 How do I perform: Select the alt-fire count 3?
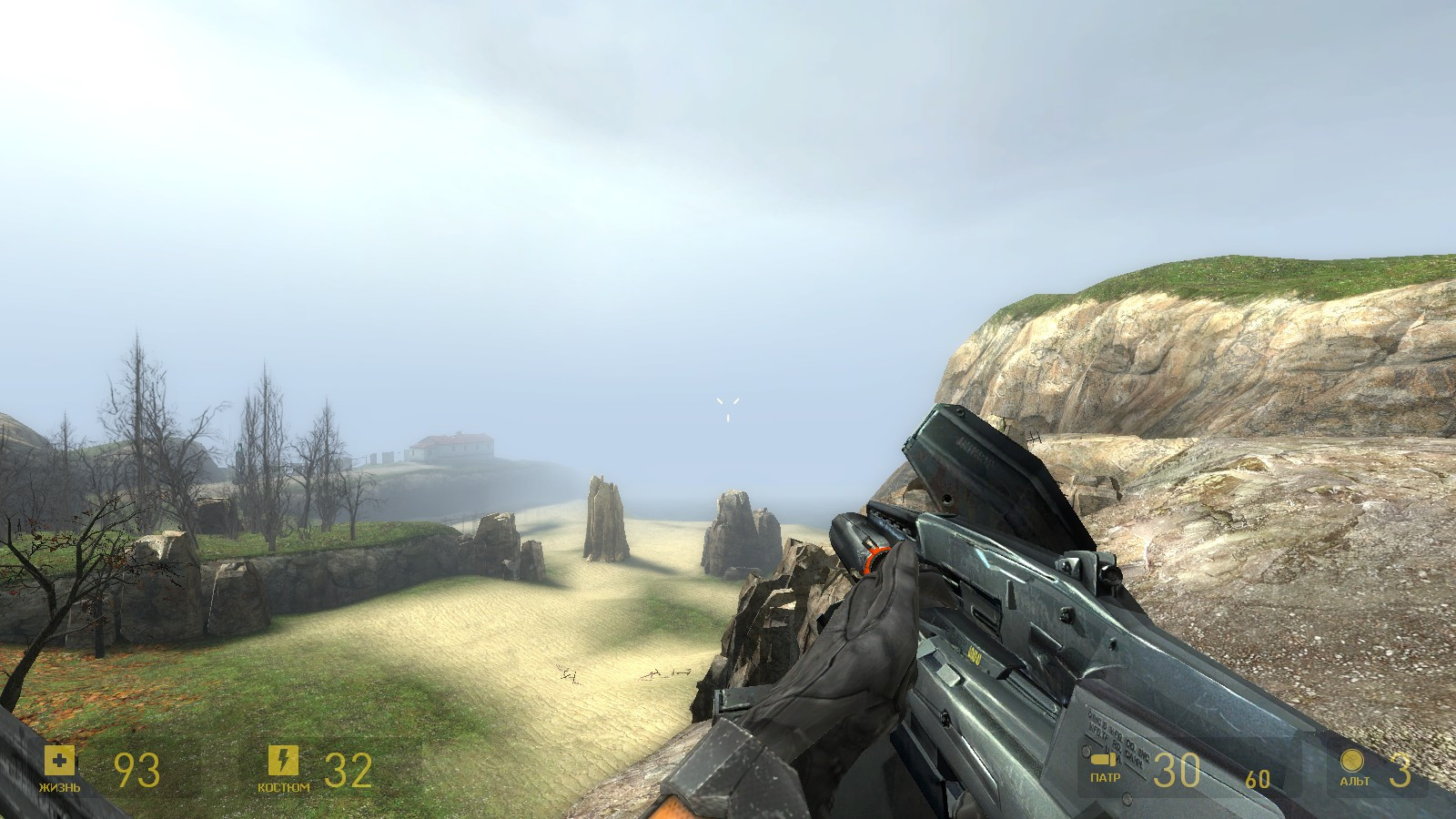[x=1400, y=769]
